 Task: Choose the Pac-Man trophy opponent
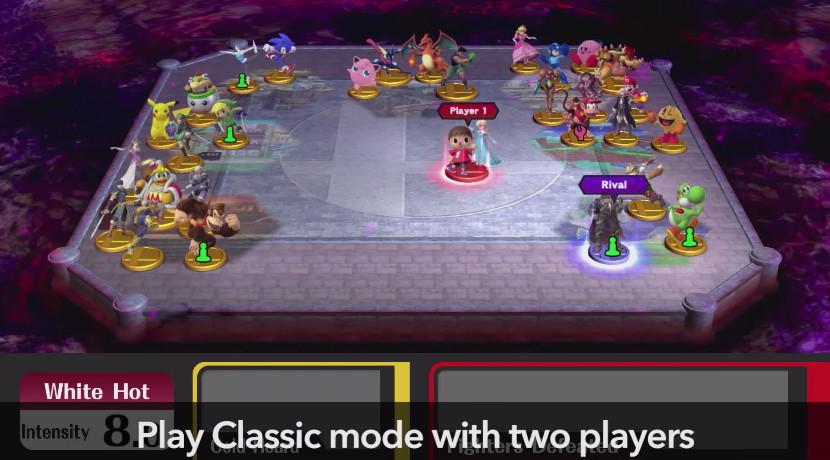(x=669, y=127)
